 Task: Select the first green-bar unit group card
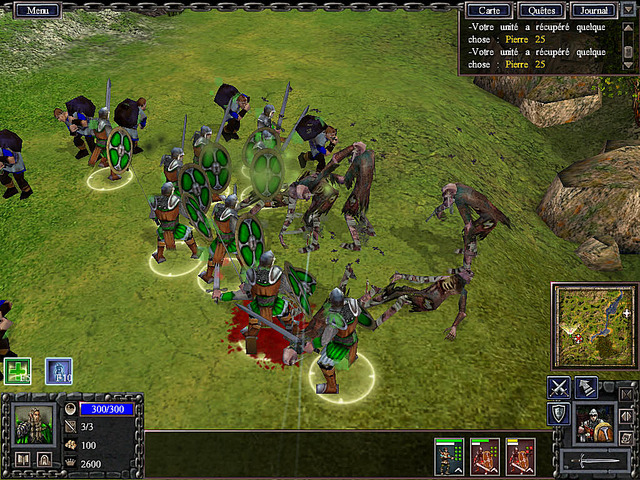coord(448,456)
